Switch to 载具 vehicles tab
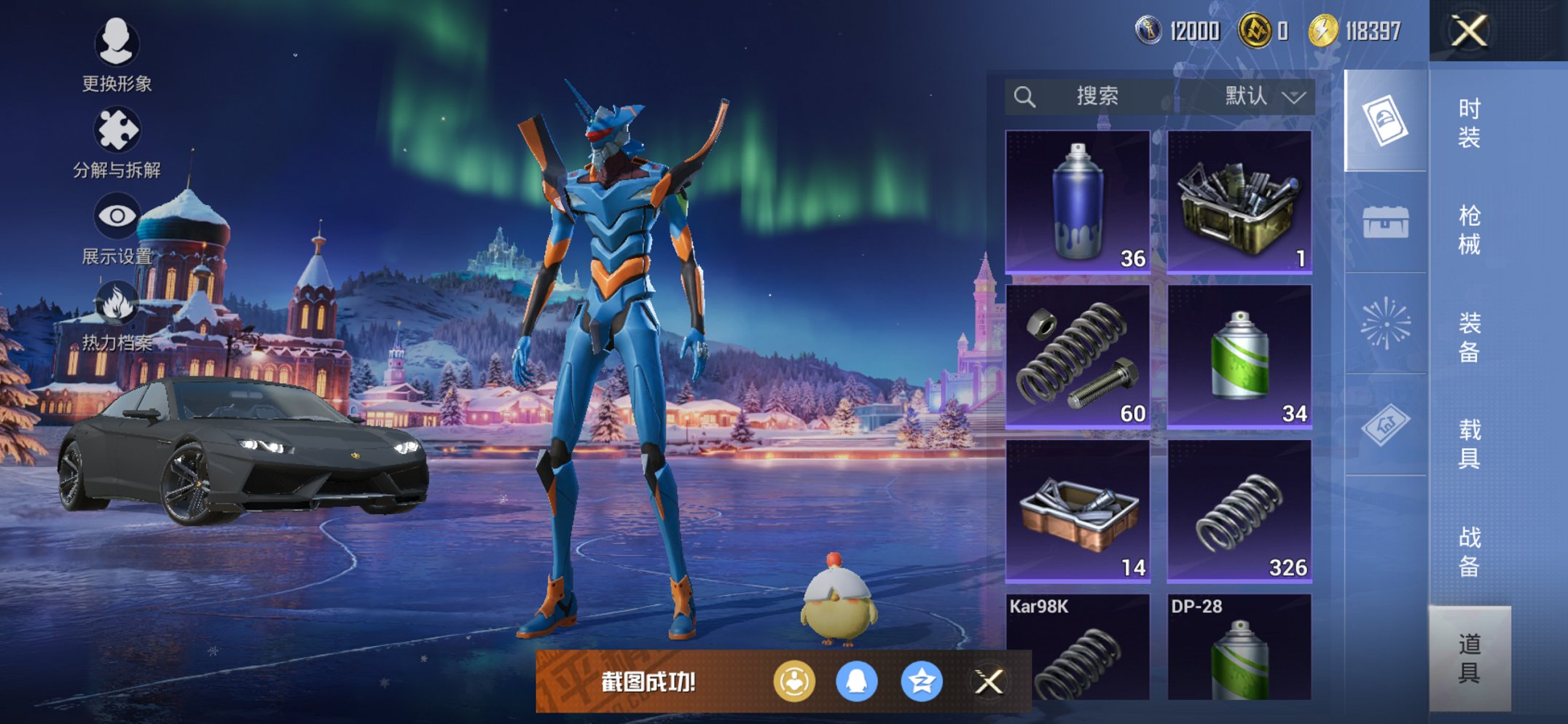Image resolution: width=1568 pixels, height=724 pixels. [1469, 443]
